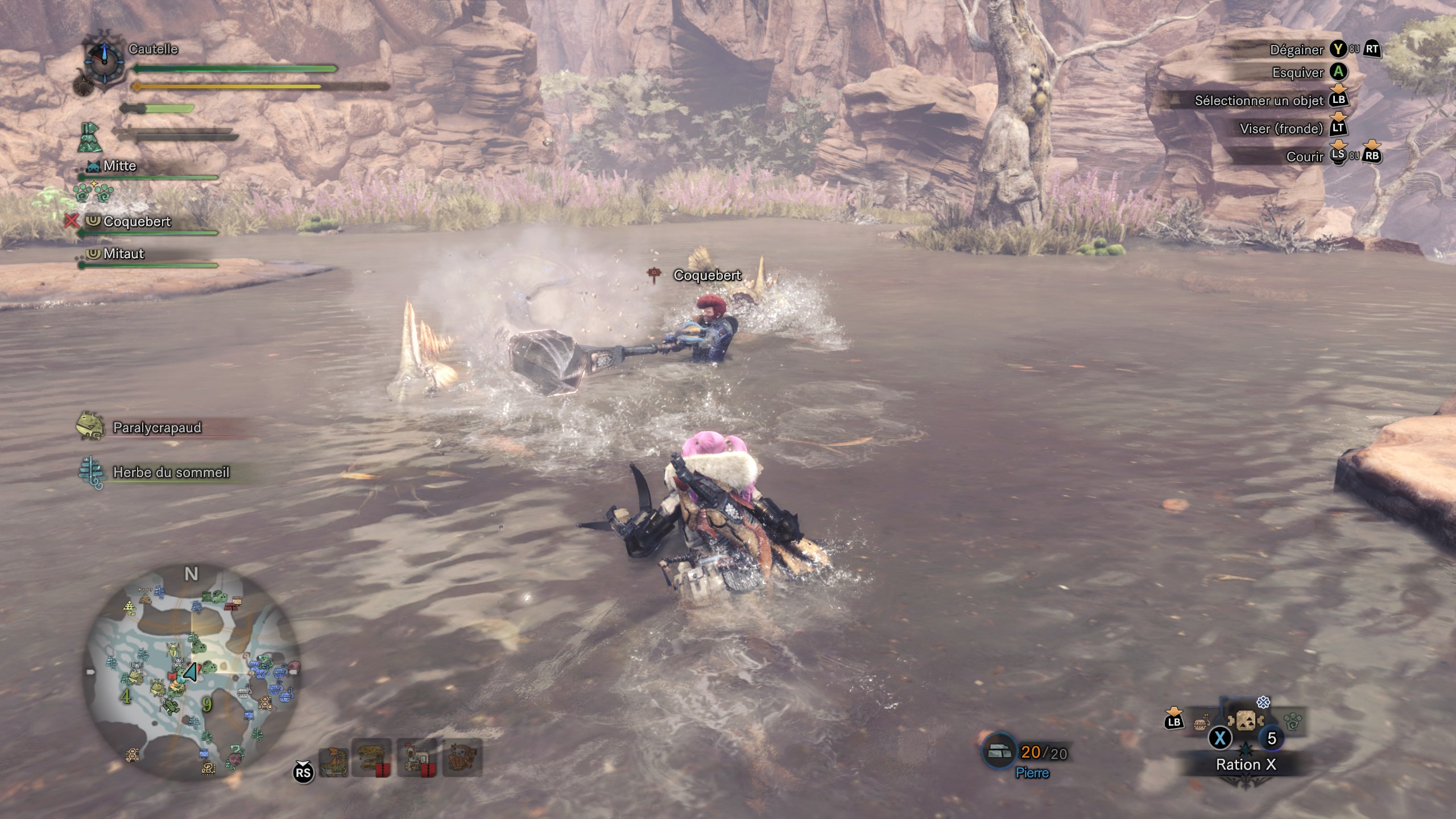Select party member Coquebert in the list
Screen dimensions: 1456x819
[136, 222]
